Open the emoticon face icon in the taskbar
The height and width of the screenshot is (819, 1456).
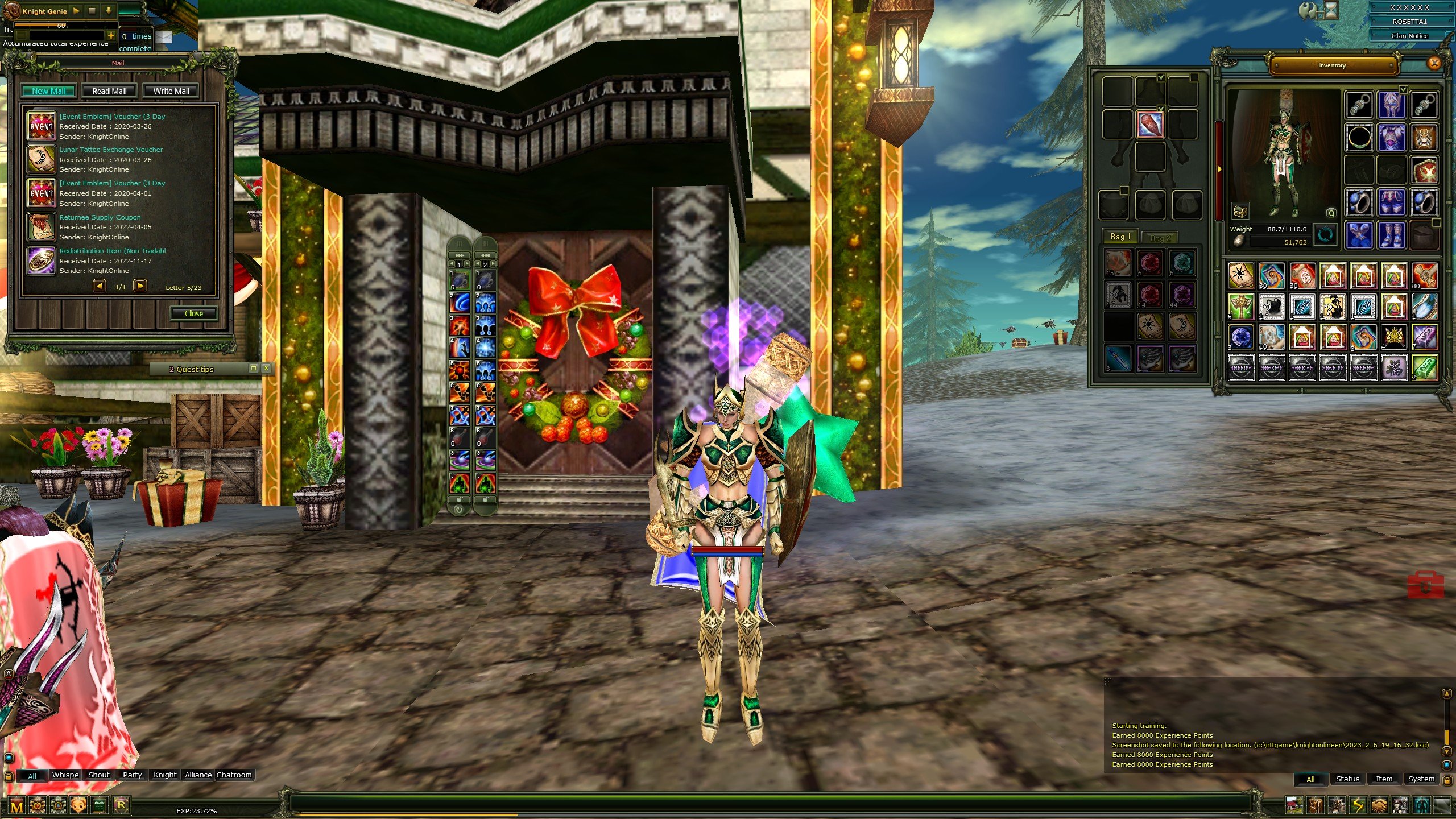coord(78,805)
